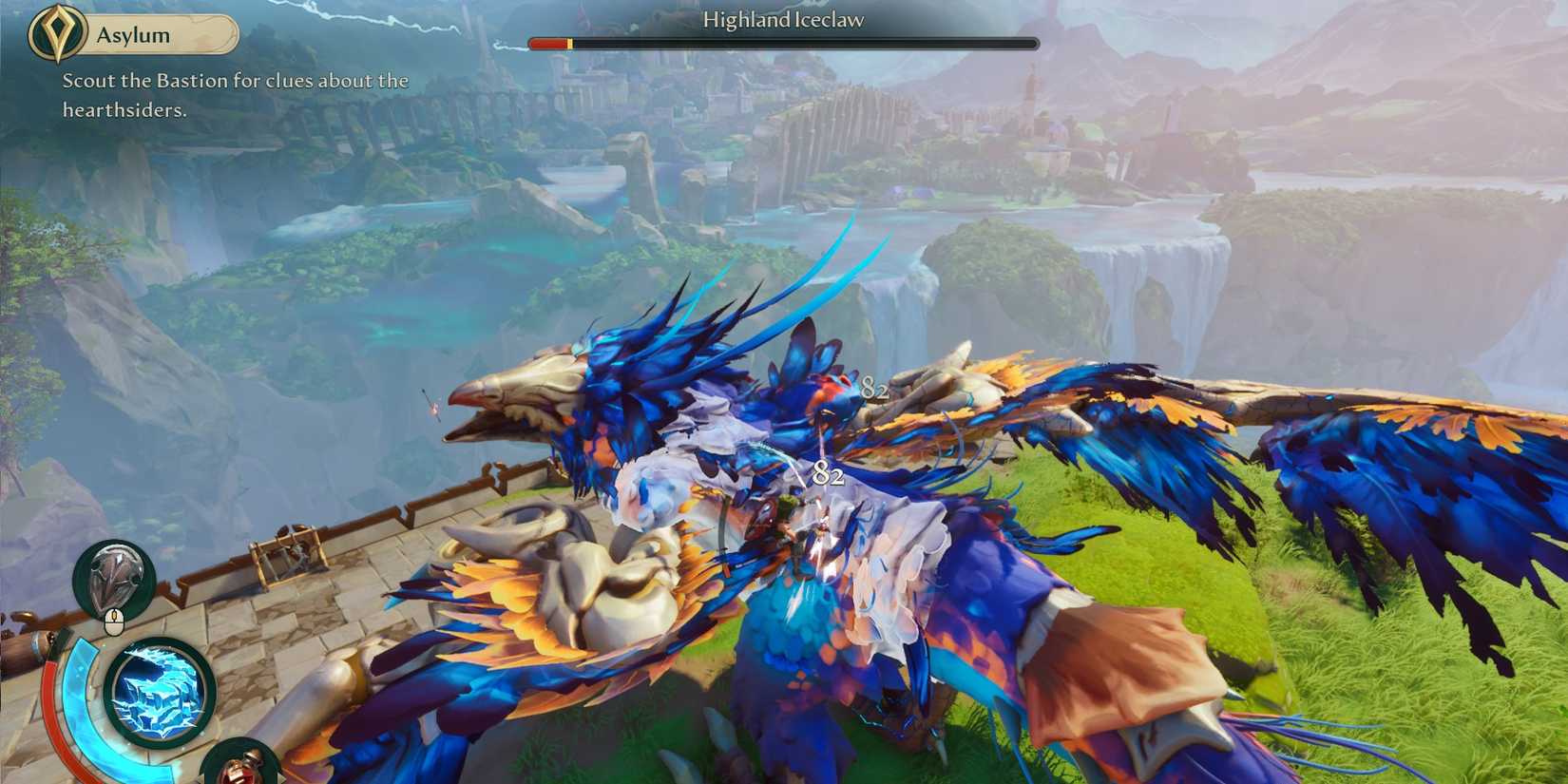
Task: Click the mouse-button prompt under the mask icon
Action: (x=112, y=621)
